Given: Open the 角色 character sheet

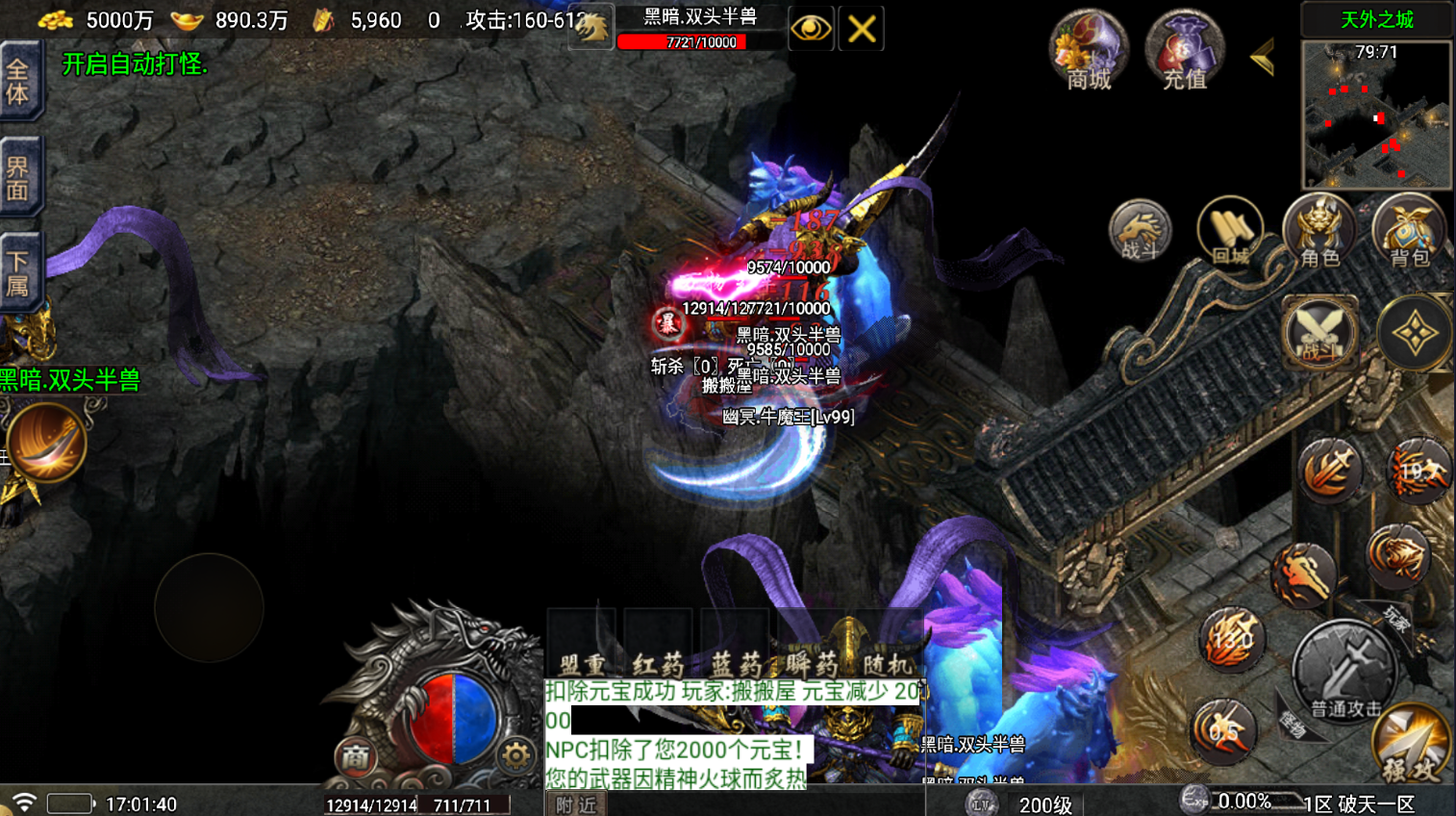Looking at the screenshot, I should tap(1319, 232).
